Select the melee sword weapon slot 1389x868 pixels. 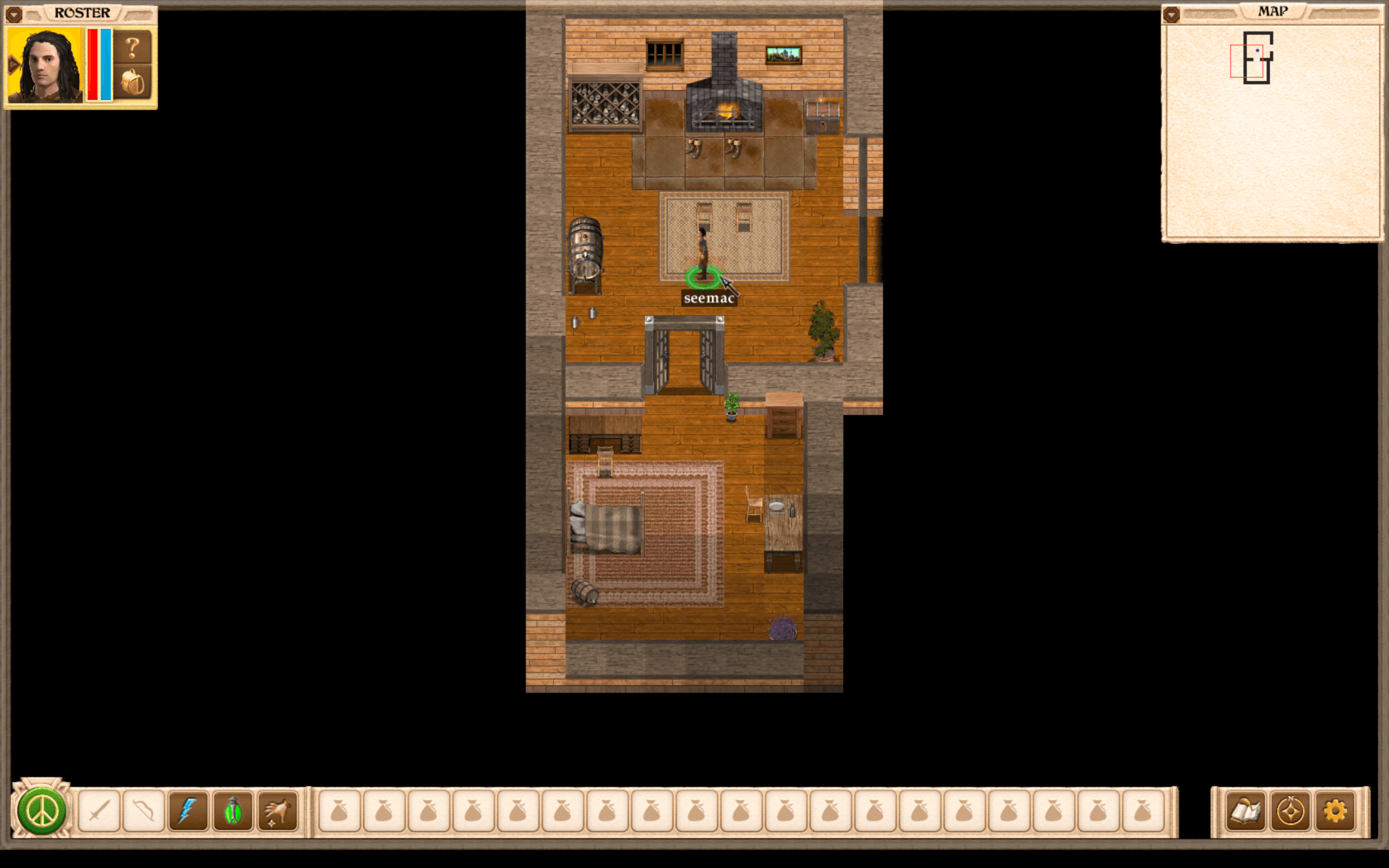pos(99,808)
